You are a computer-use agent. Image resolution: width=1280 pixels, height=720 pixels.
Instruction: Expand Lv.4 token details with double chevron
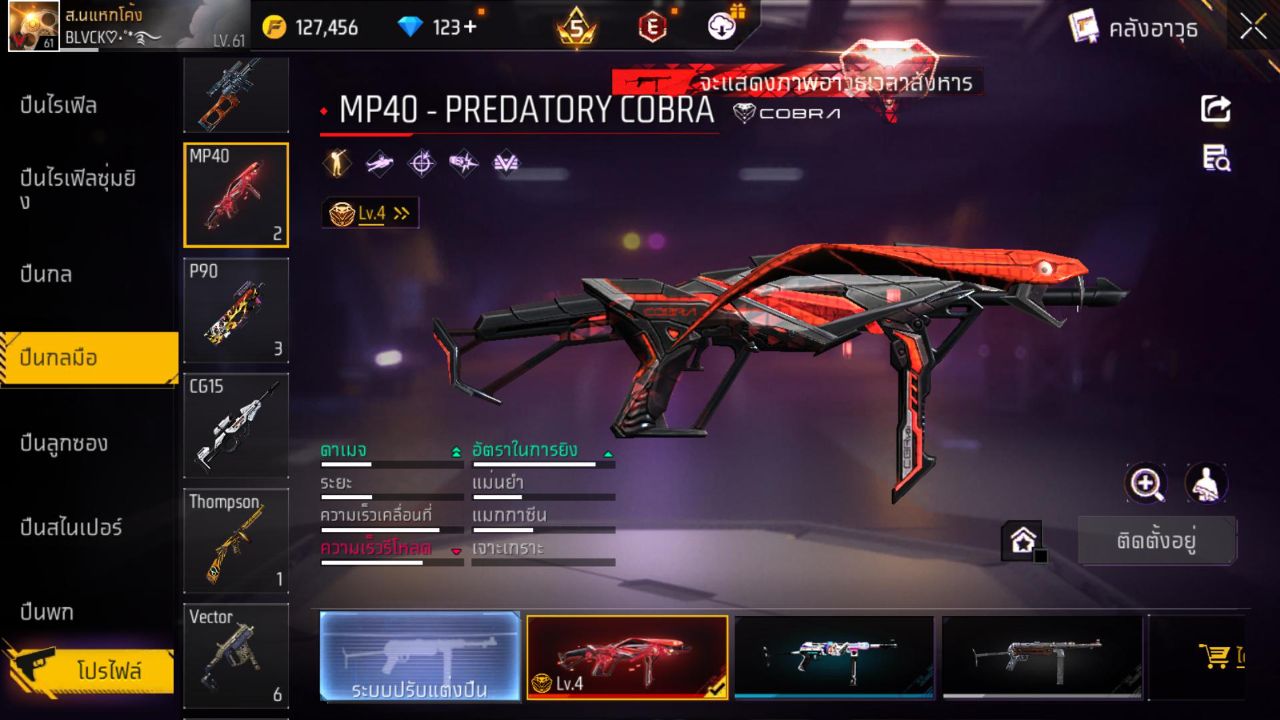tap(399, 212)
